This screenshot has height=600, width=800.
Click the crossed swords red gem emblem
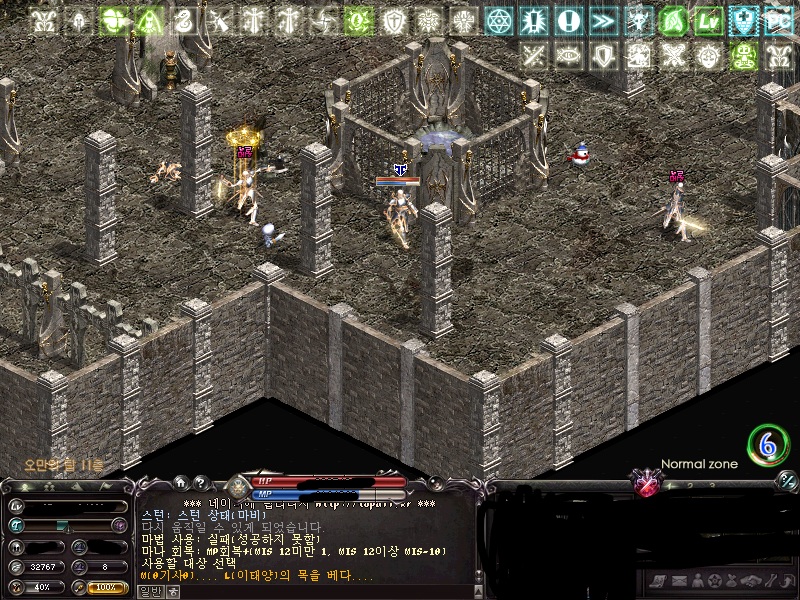[x=648, y=485]
